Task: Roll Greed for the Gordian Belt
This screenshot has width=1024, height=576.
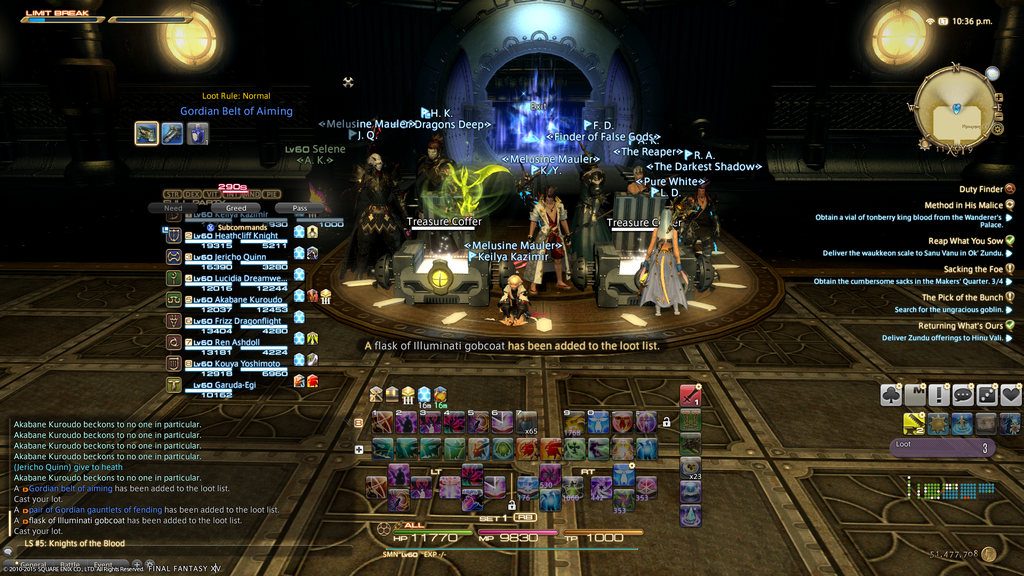Action: (236, 208)
